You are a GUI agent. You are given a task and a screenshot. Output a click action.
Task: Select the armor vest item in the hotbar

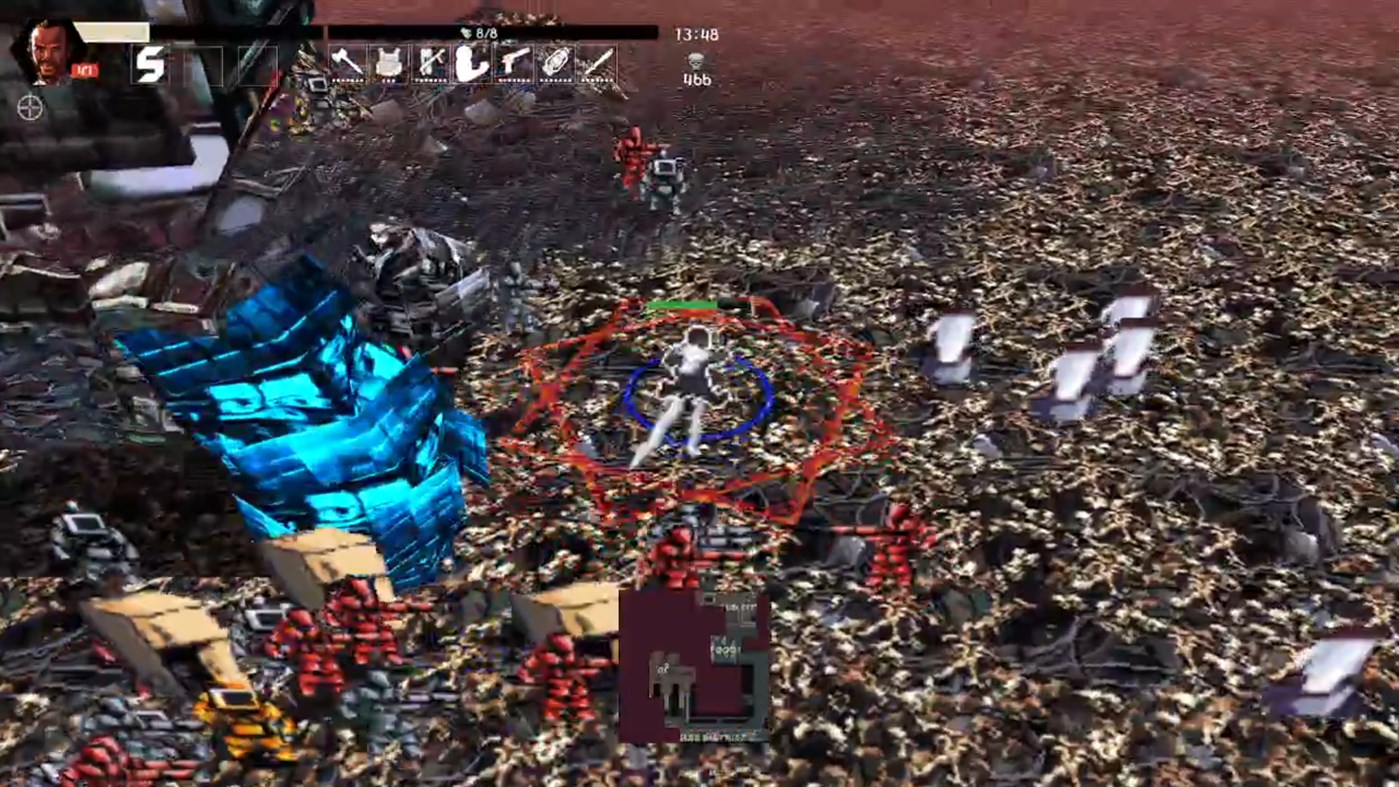(x=390, y=65)
